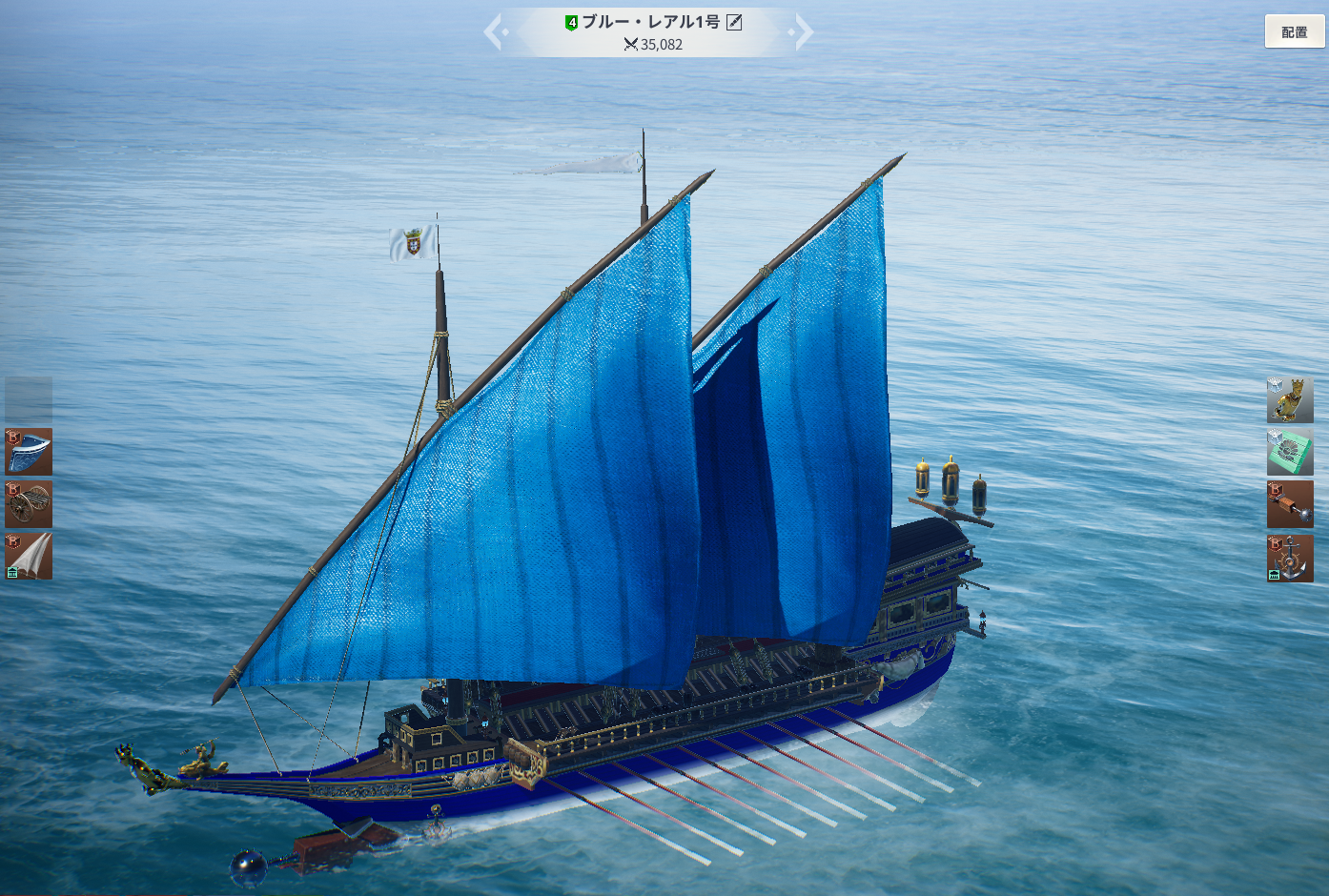Click the empty slot above the armor plate
1329x896 pixels.
coord(29,399)
